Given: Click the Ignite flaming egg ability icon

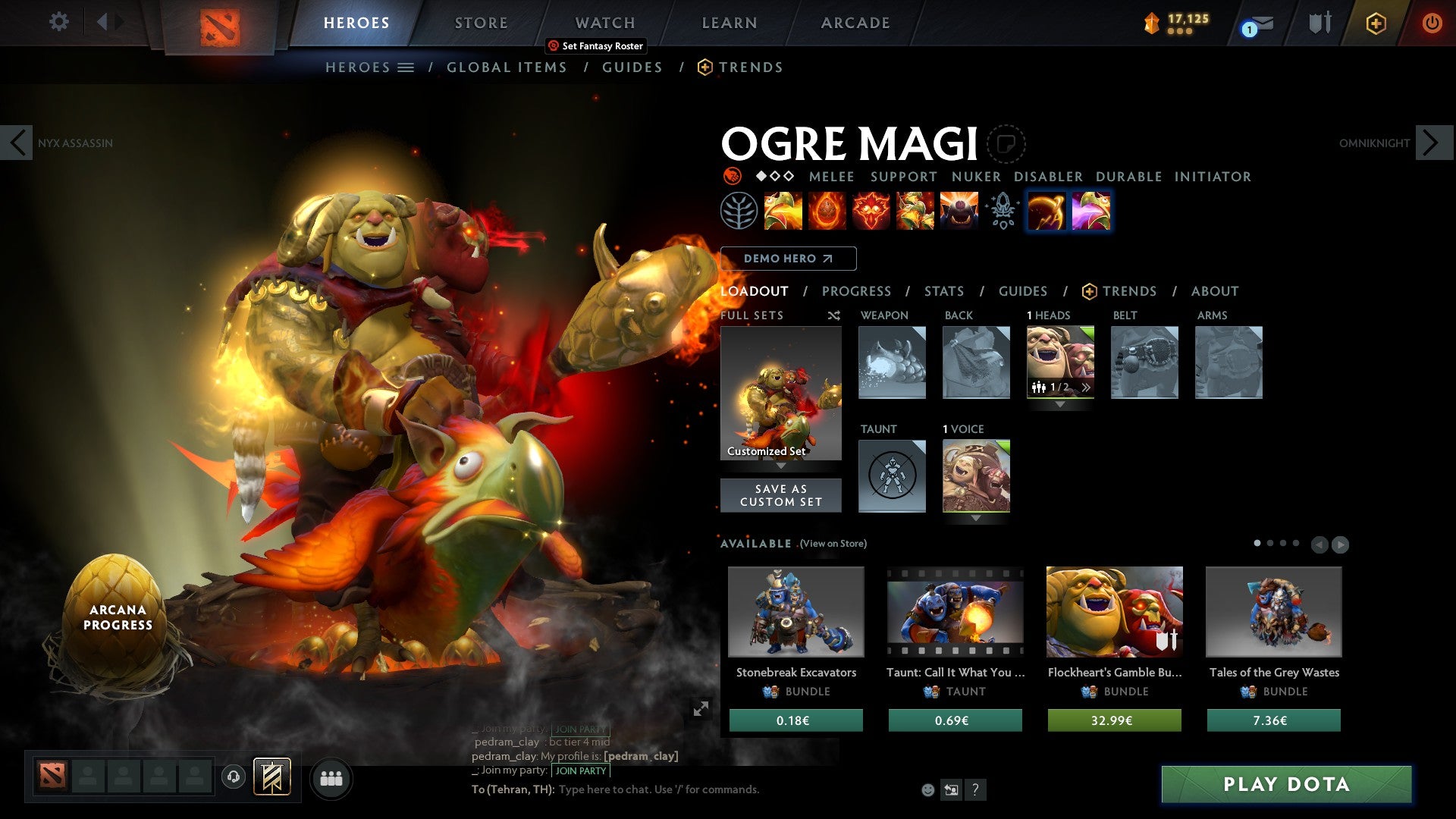Looking at the screenshot, I should click(x=826, y=212).
